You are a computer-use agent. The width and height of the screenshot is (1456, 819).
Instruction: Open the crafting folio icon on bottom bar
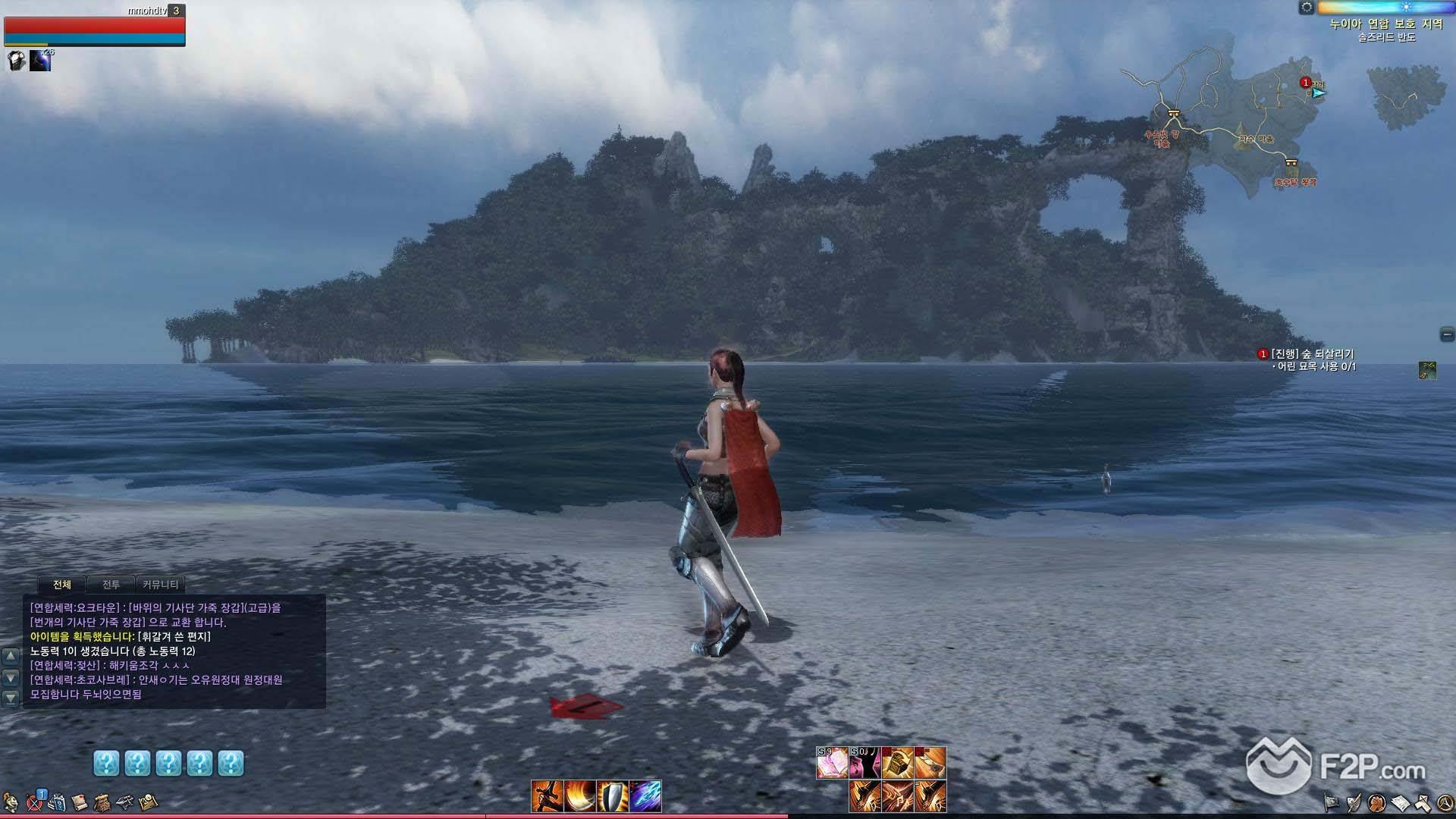pyautogui.click(x=147, y=802)
